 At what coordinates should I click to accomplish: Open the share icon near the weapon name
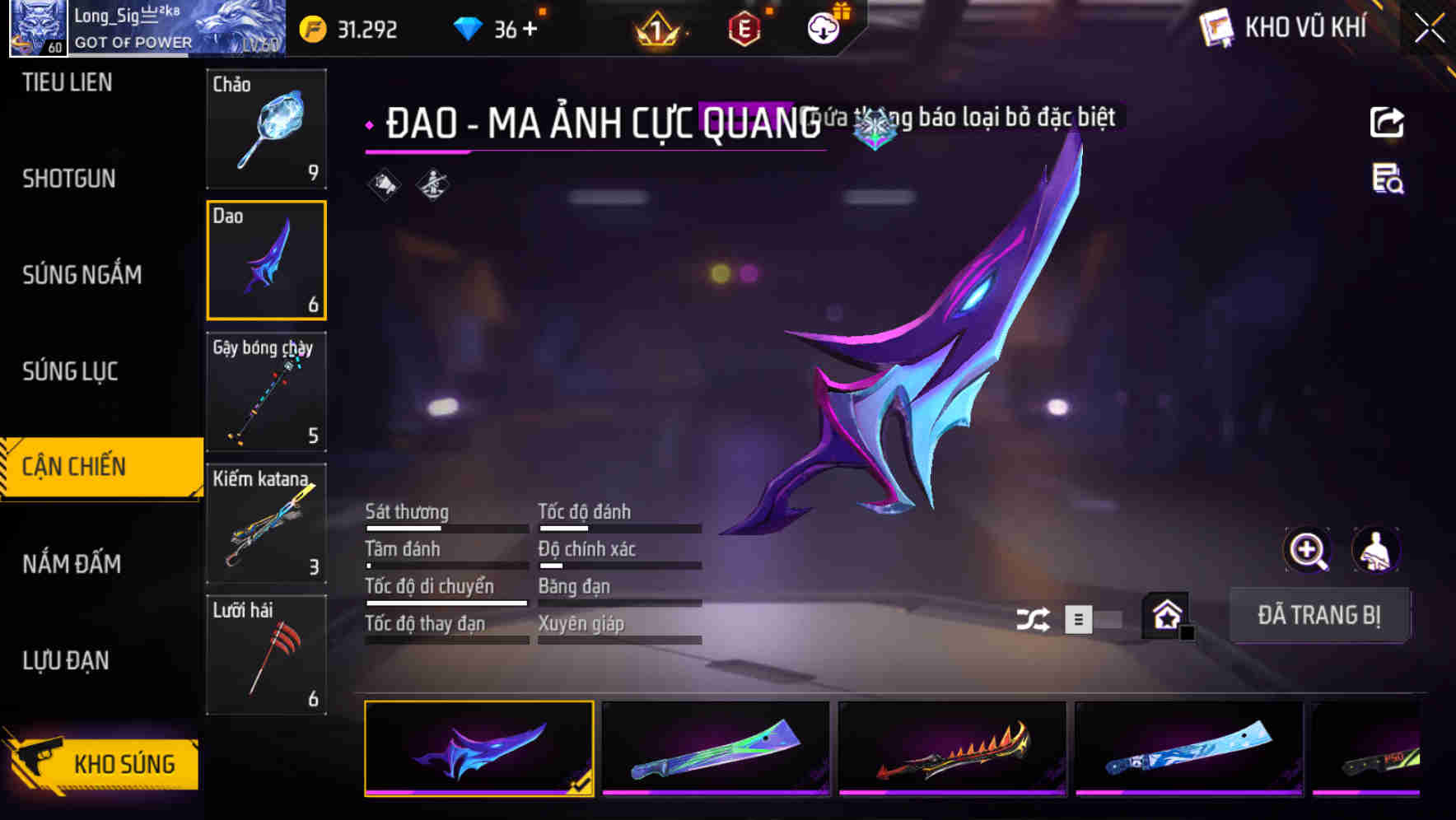coord(1388,121)
